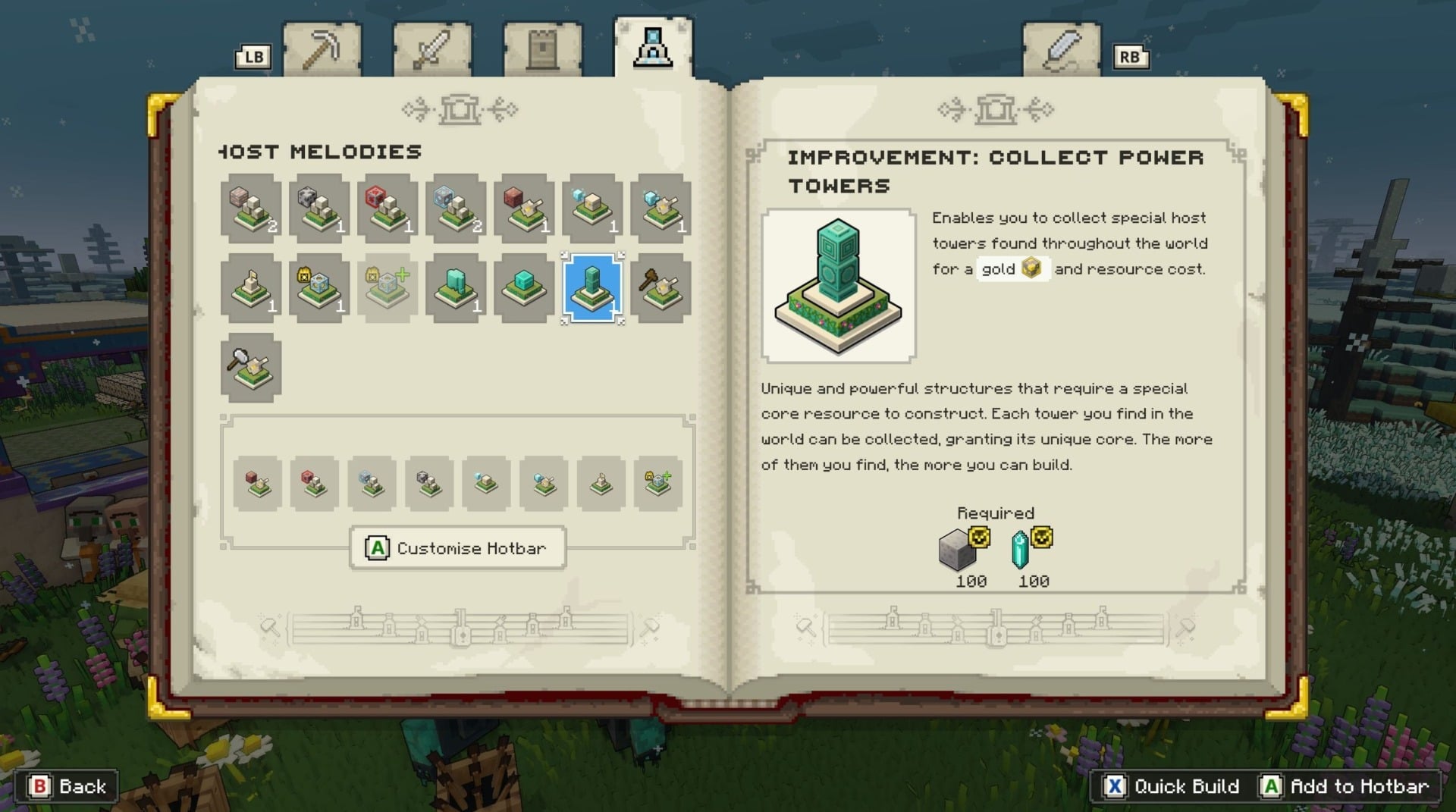Image resolution: width=1456 pixels, height=812 pixels.
Task: Click Quick Build at bottom right
Action: point(1171,786)
